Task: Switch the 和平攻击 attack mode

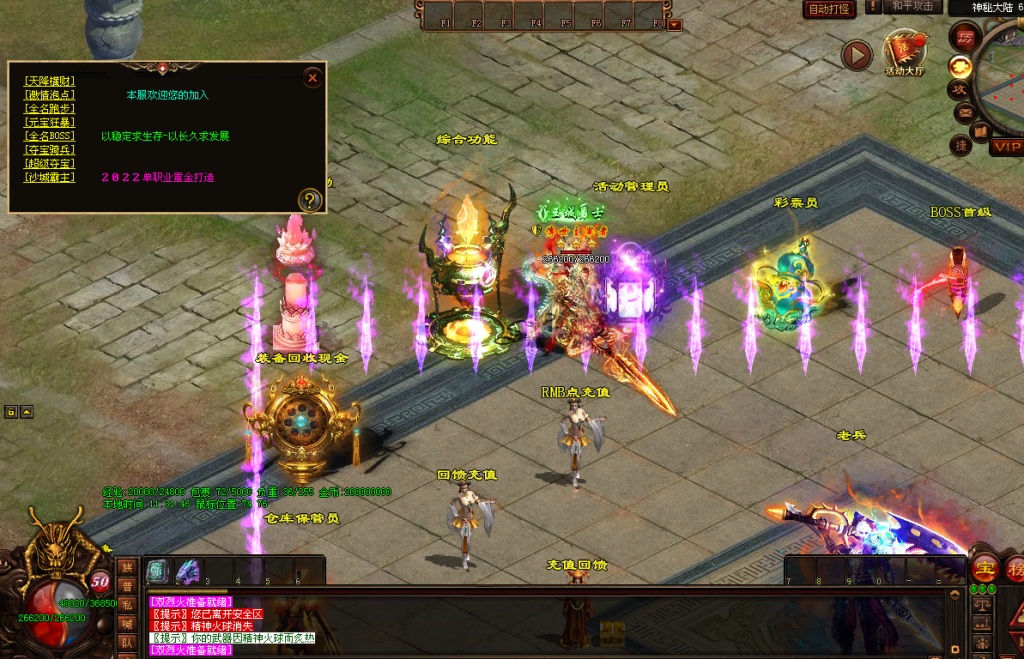Action: tap(911, 7)
